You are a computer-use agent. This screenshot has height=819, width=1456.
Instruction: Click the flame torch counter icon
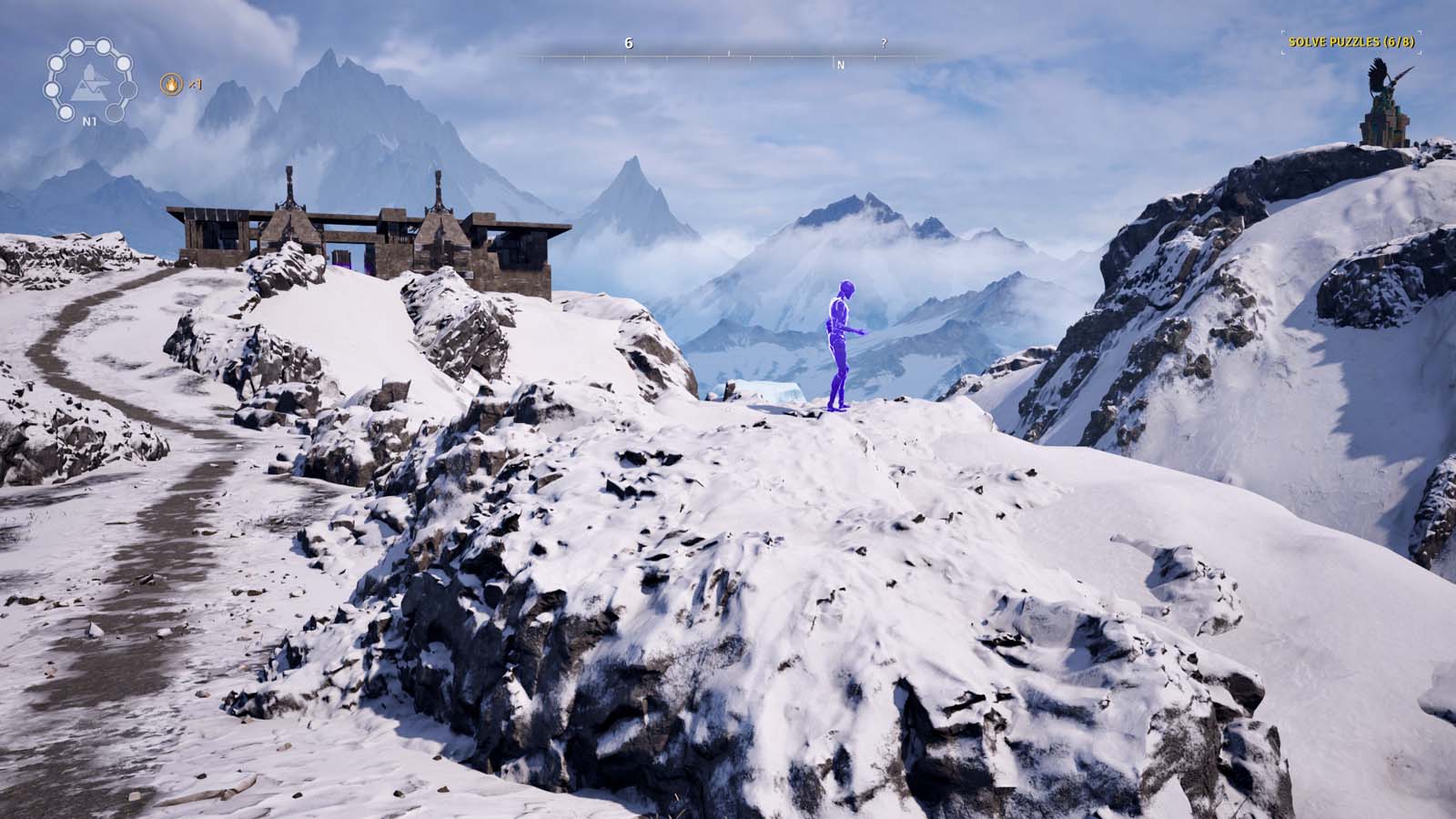pos(171,86)
